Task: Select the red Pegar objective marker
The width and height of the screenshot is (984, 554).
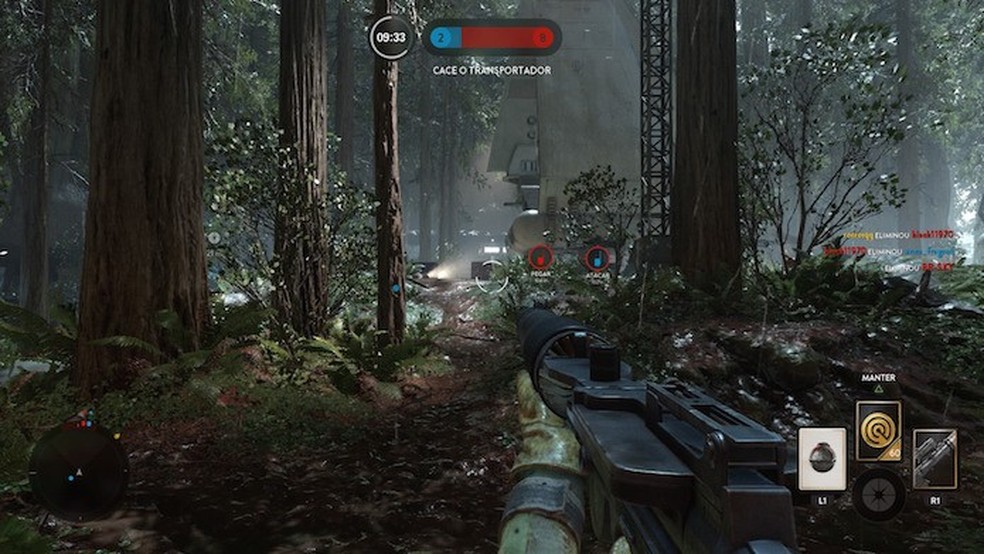Action: point(540,258)
